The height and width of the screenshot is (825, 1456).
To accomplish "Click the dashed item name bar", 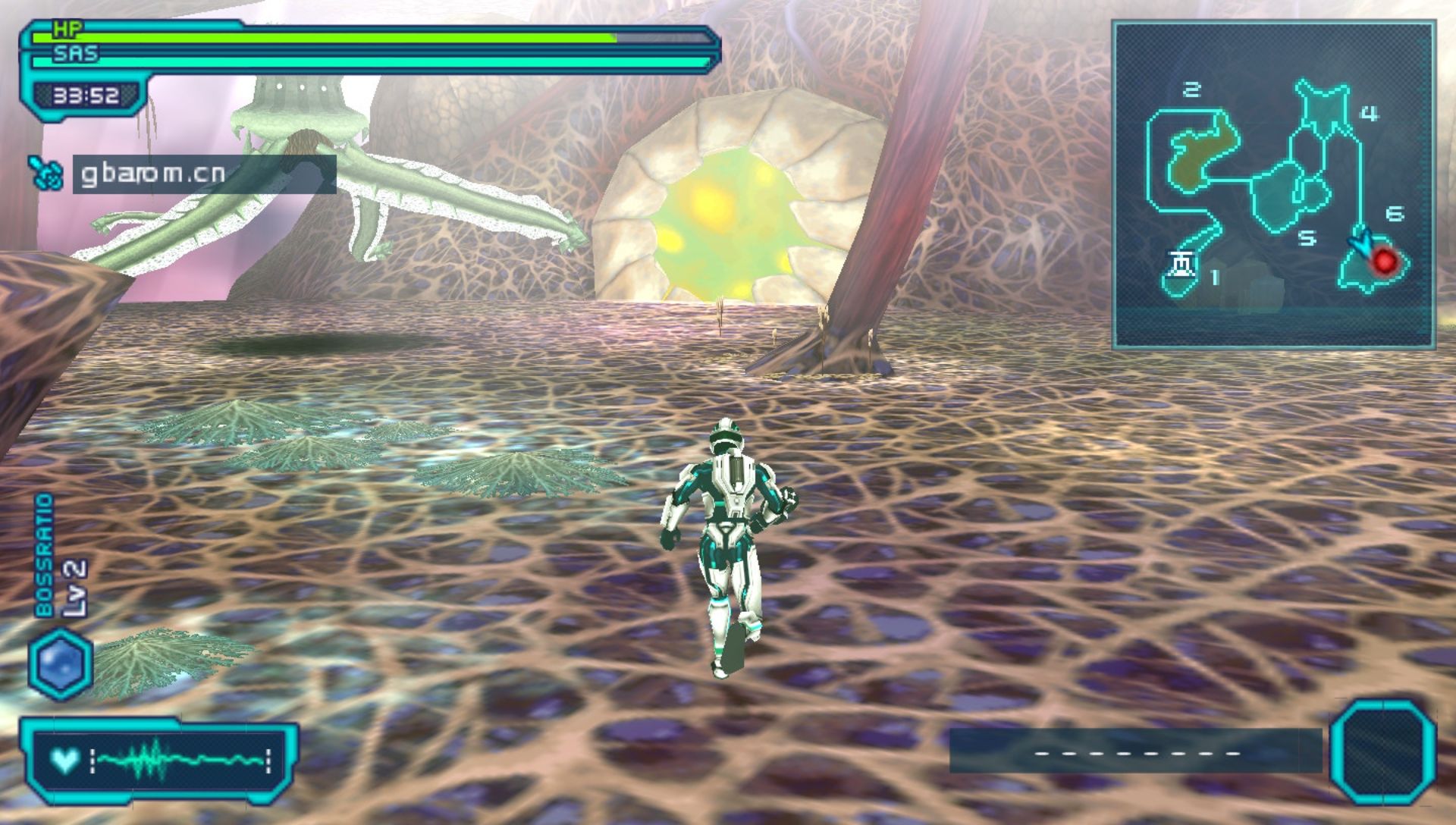I will pos(1135,751).
